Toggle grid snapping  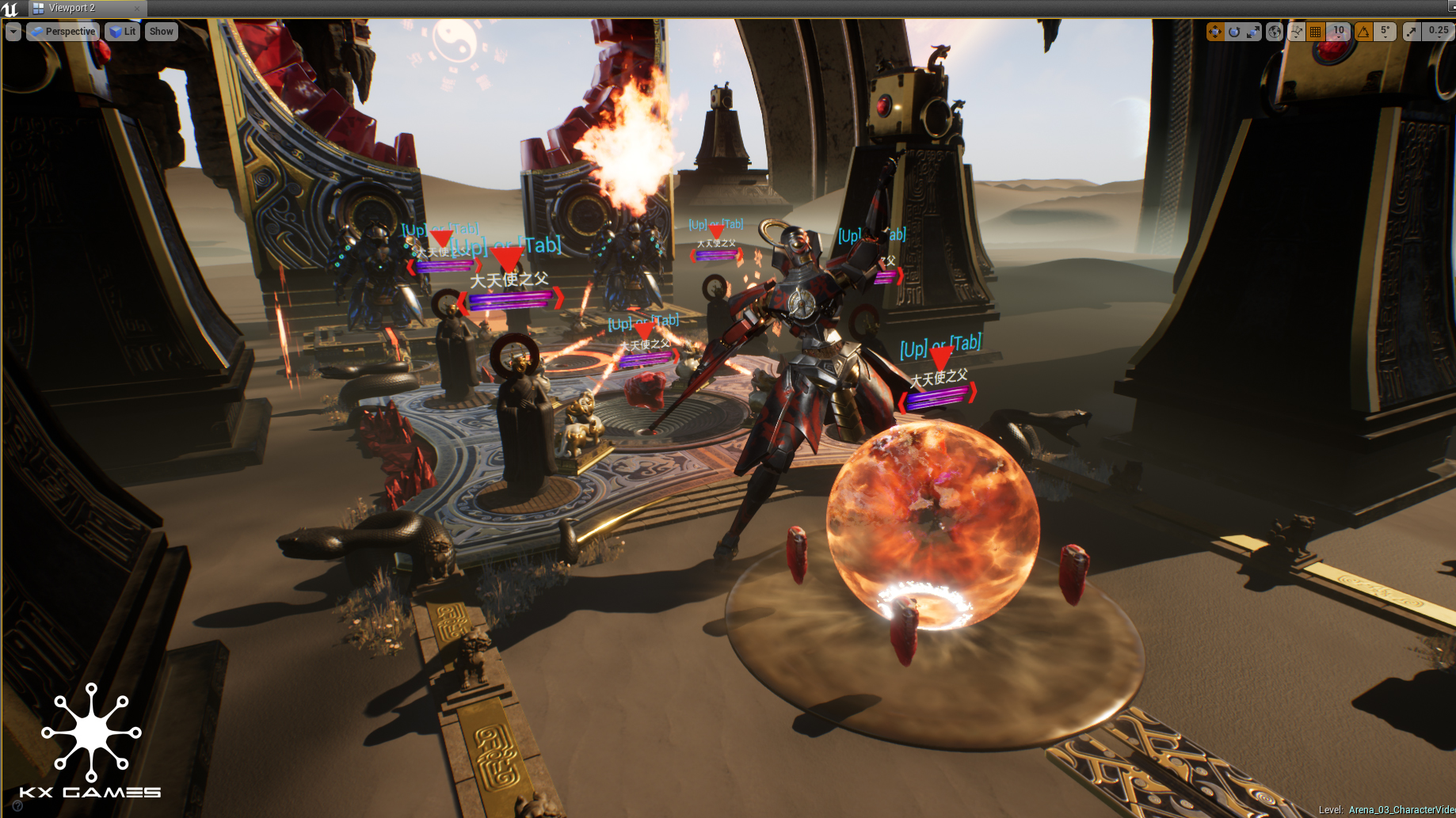coord(1316,32)
